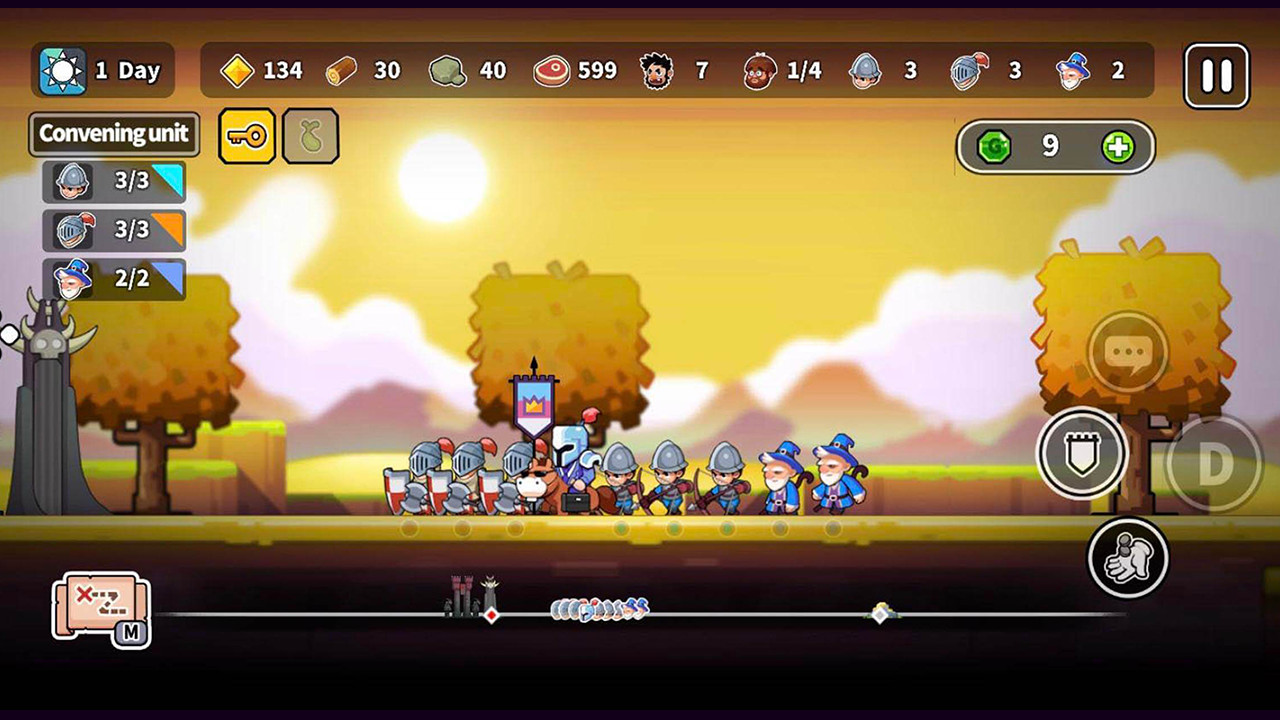Click the meat resource icon showing 599
The width and height of the screenshot is (1280, 720).
pos(549,71)
